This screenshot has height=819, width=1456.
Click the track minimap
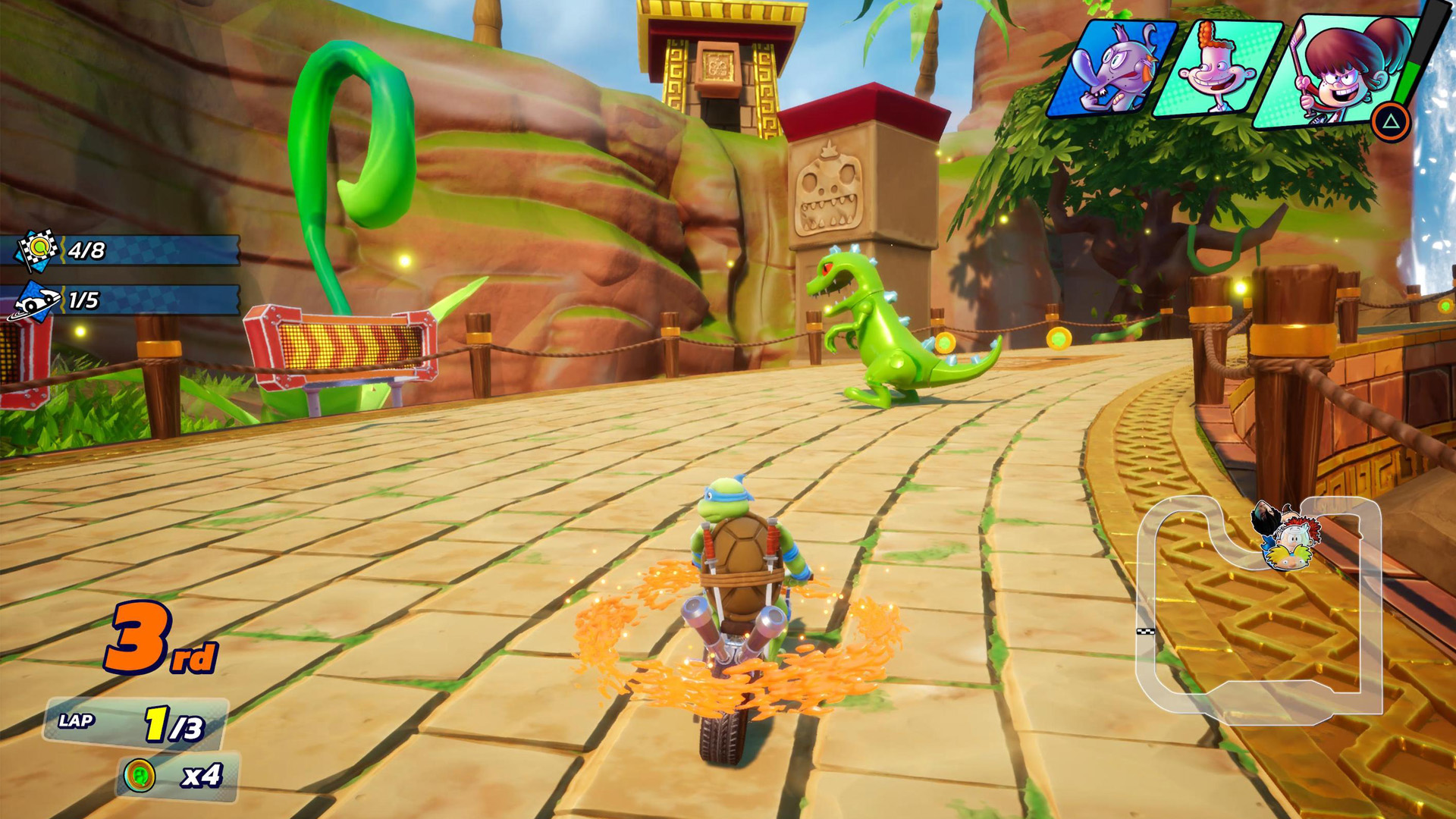click(1259, 607)
